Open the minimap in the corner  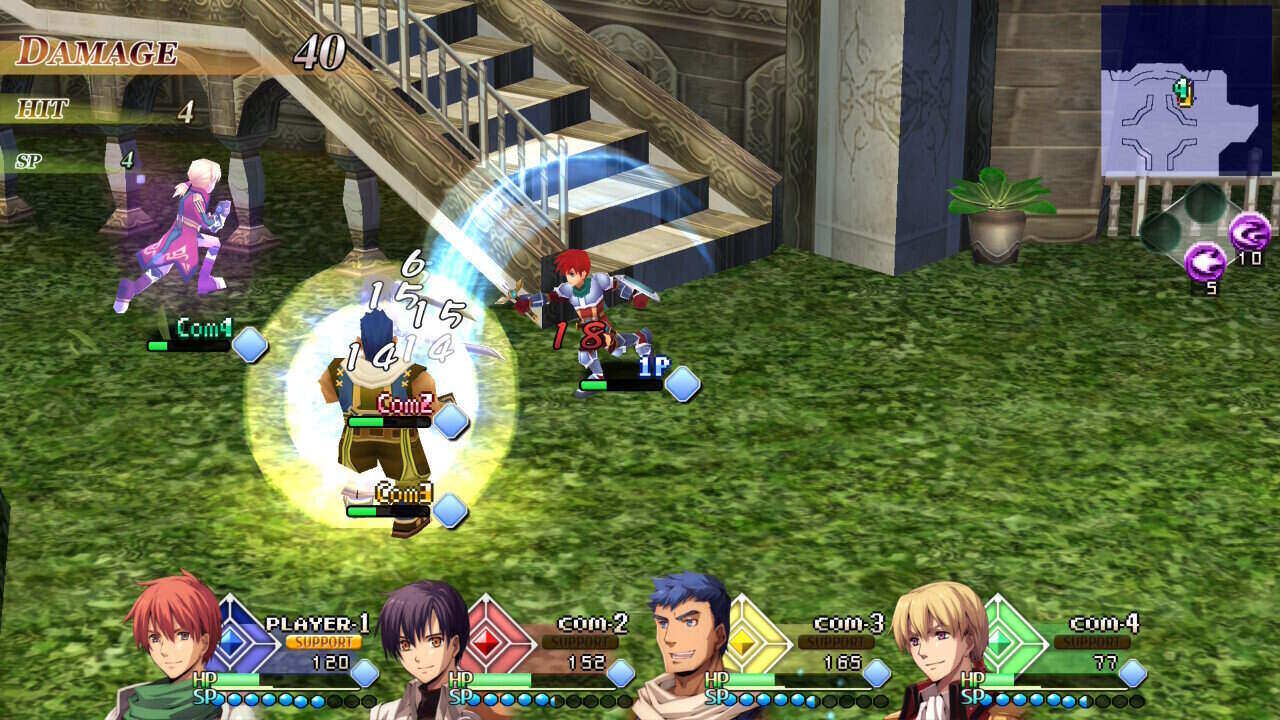click(x=1186, y=90)
